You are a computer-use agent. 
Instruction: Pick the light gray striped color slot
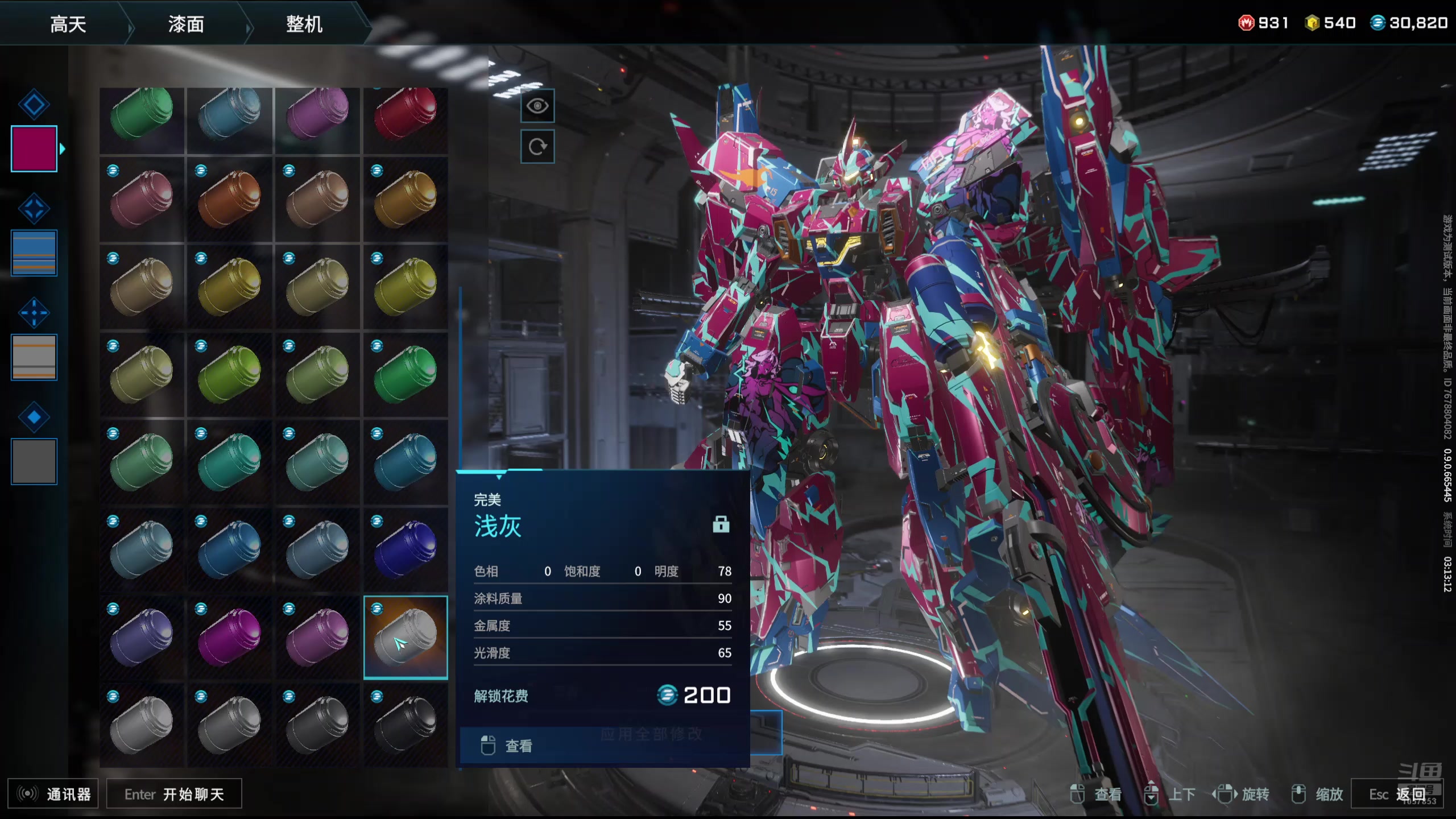(34, 357)
